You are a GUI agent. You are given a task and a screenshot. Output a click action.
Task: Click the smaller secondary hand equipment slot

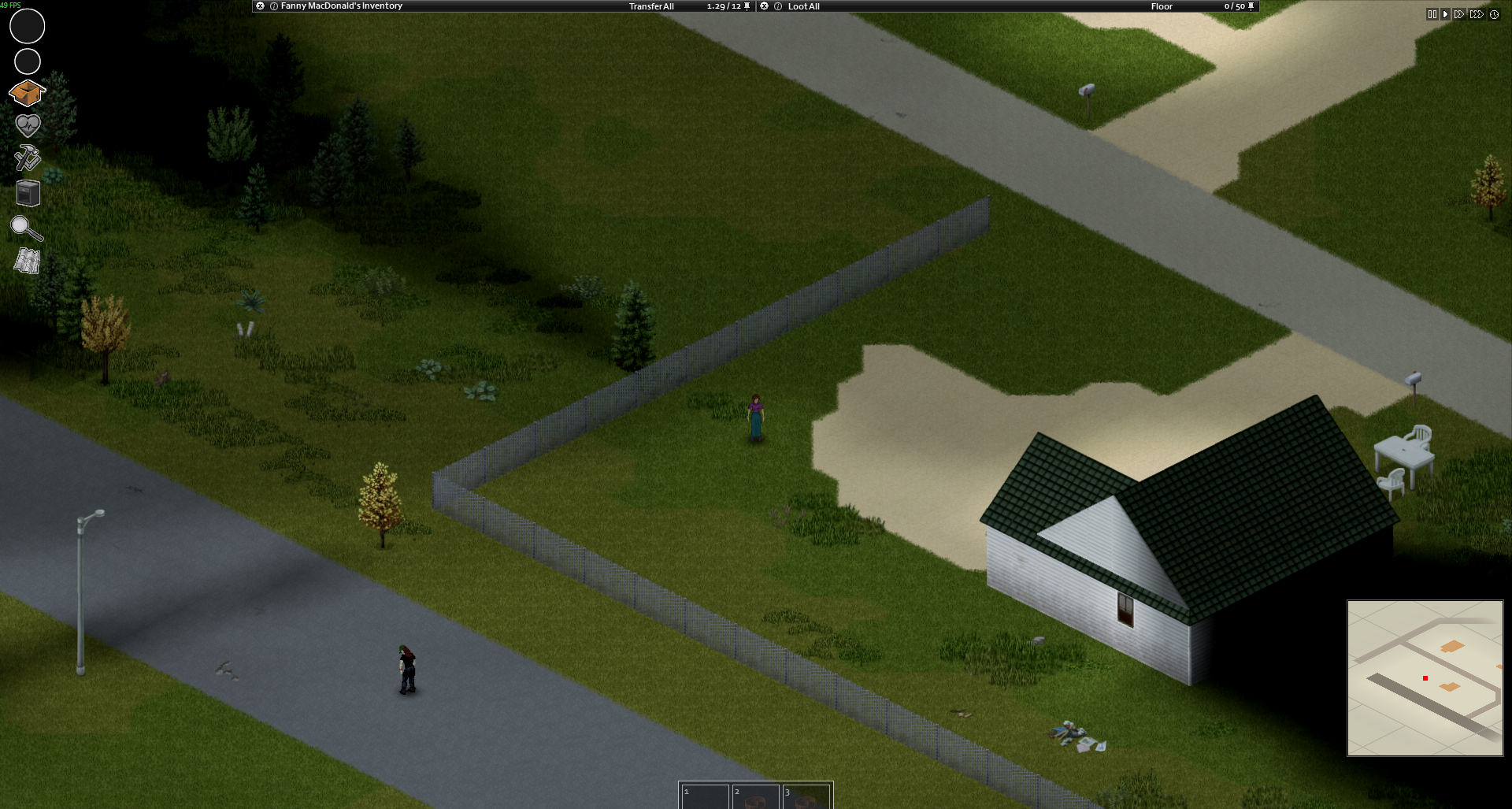coord(28,61)
